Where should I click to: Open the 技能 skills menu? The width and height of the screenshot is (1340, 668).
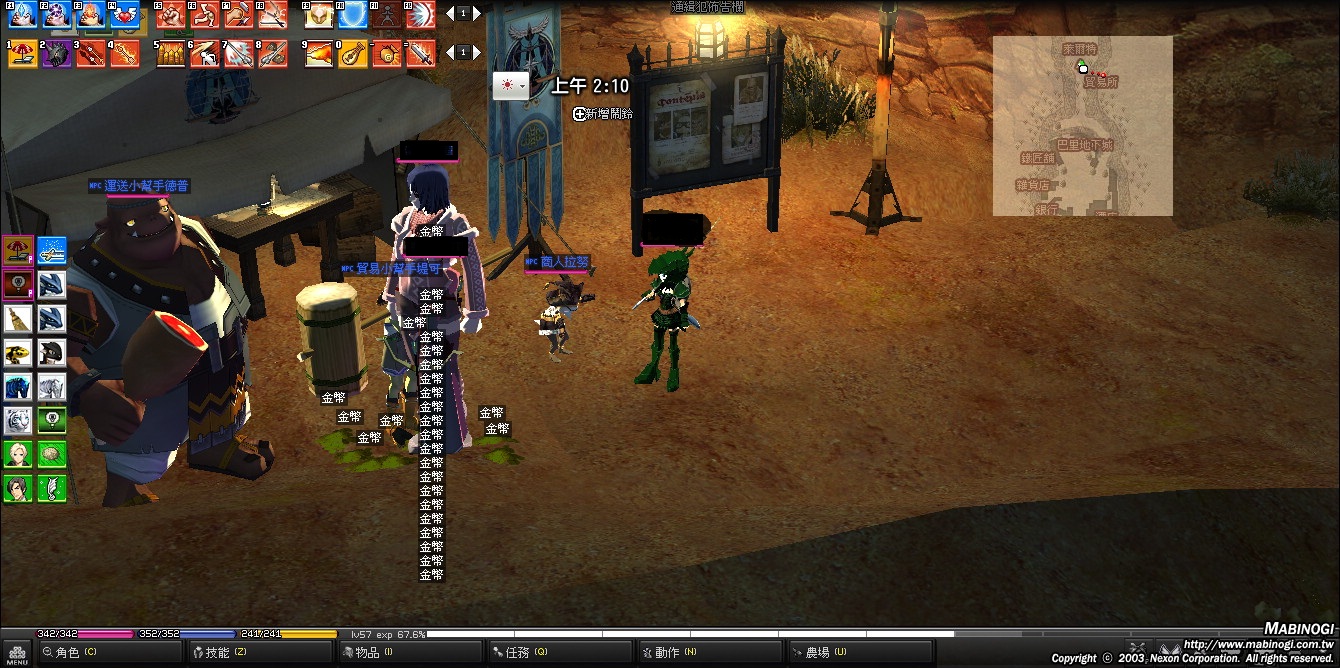tap(217, 653)
